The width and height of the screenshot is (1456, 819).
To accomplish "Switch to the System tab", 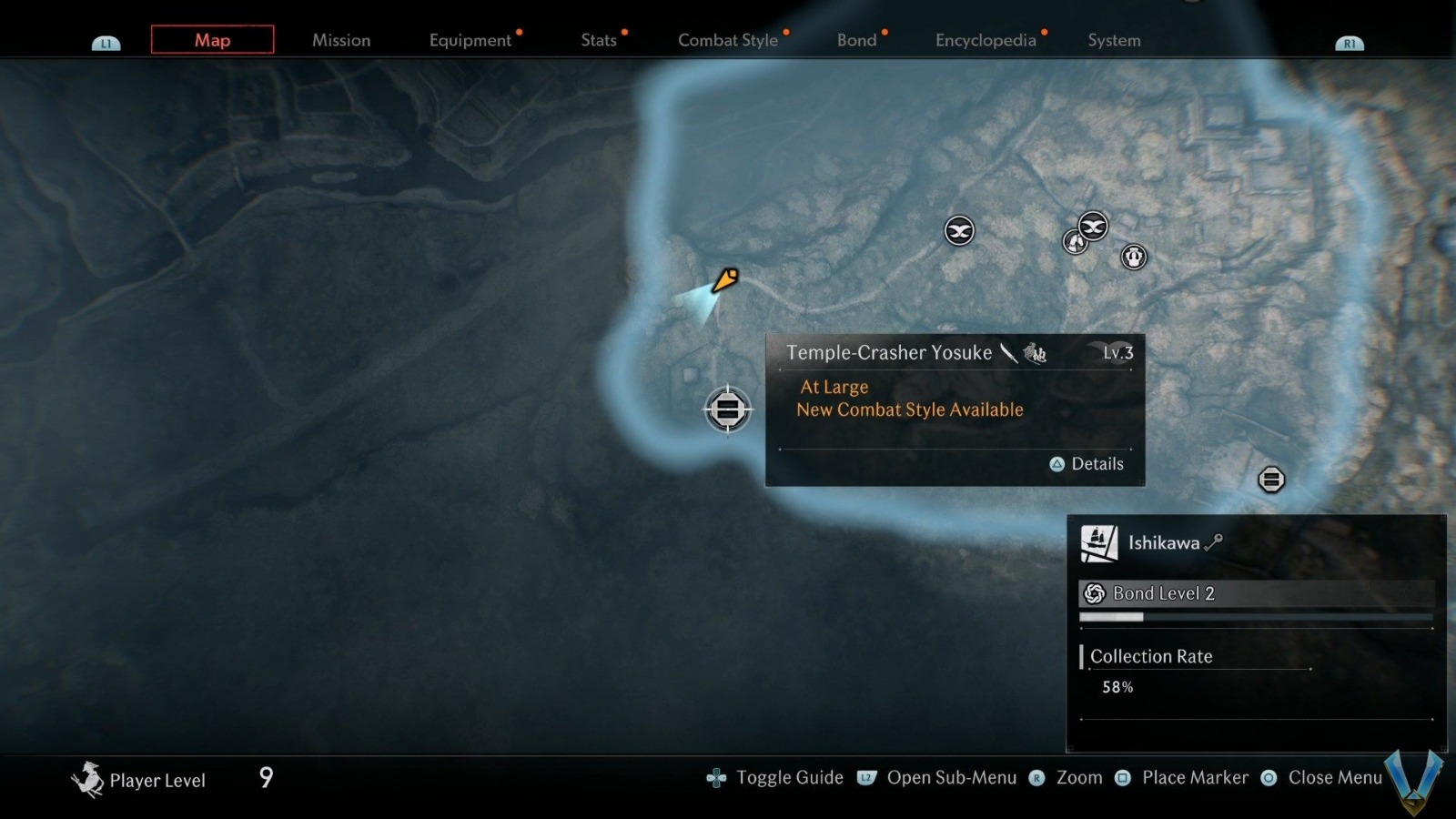I will pyautogui.click(x=1114, y=40).
